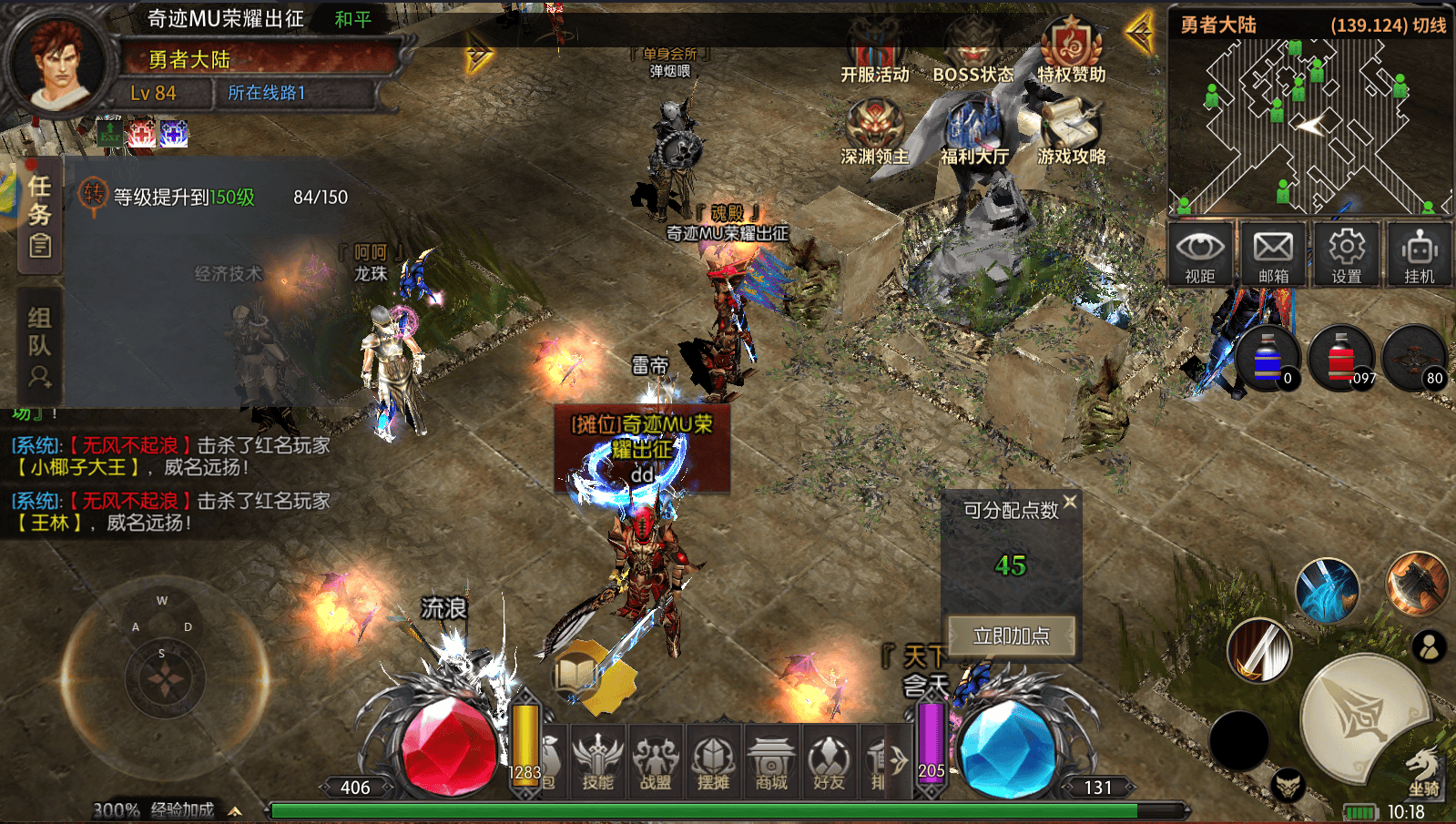Close the 可分配点数 popup
The width and height of the screenshot is (1456, 824).
pyautogui.click(x=1070, y=502)
